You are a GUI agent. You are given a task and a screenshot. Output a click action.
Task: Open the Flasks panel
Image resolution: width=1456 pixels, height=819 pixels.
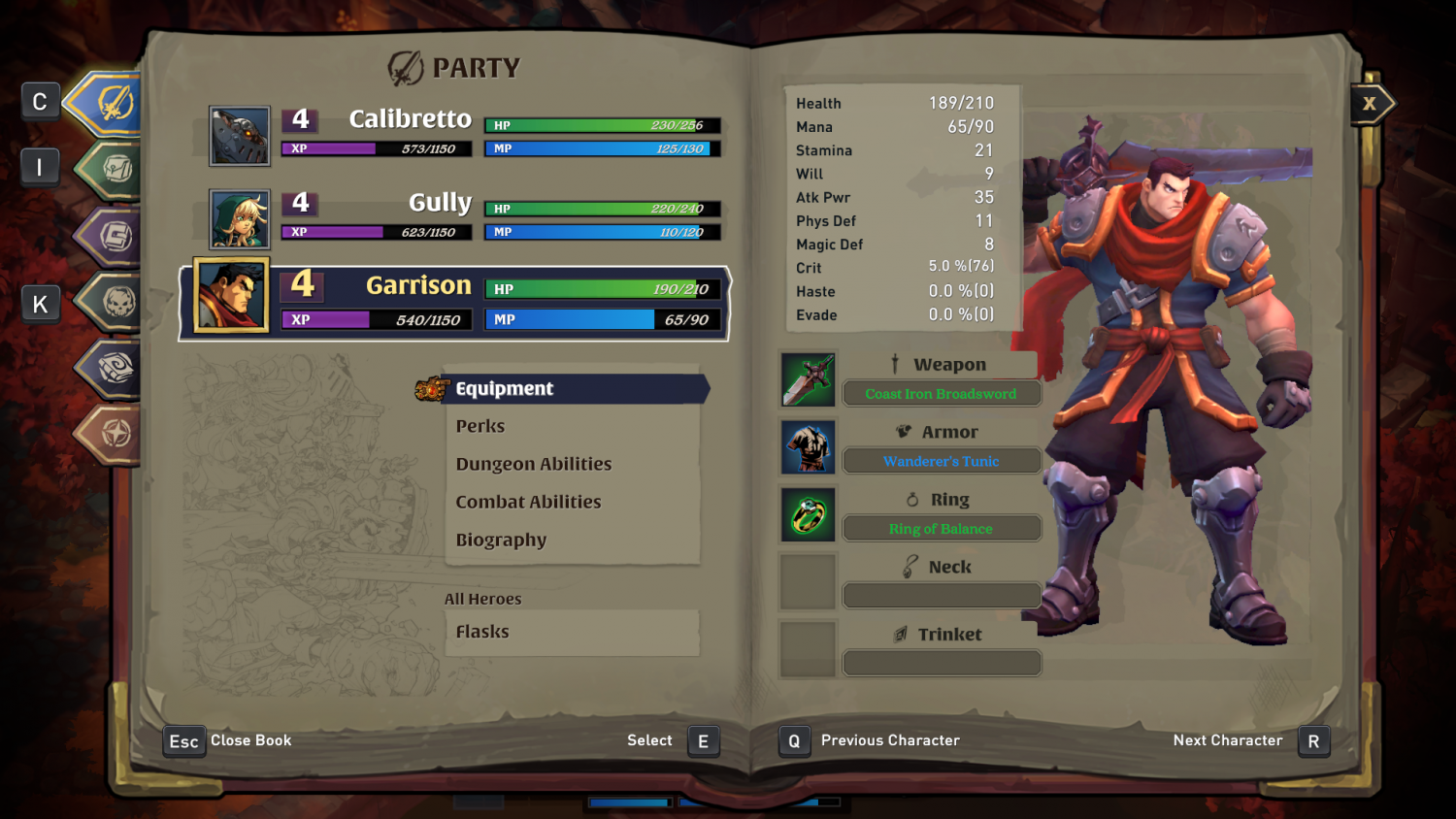pos(482,632)
